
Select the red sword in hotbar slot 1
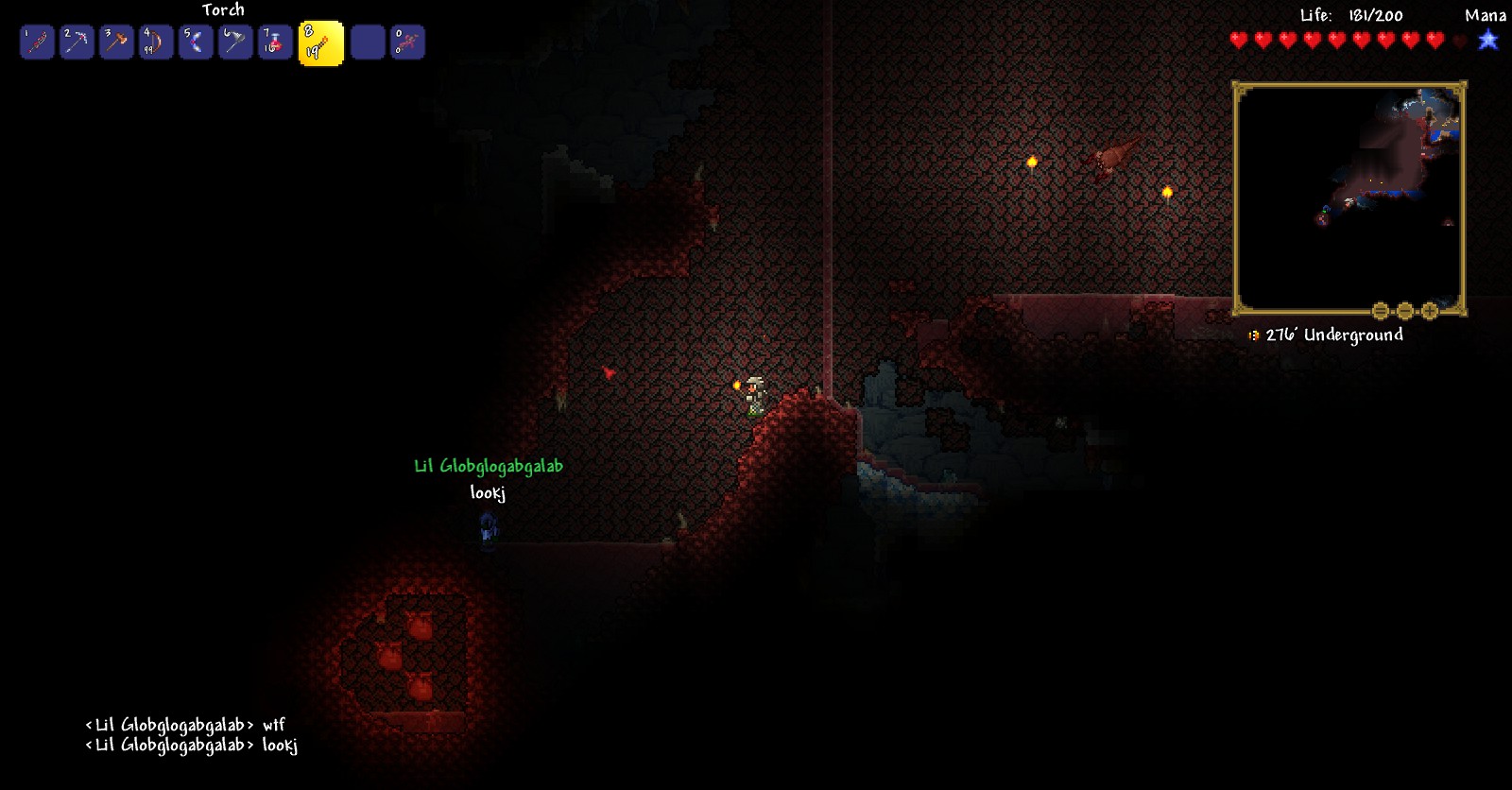click(36, 42)
